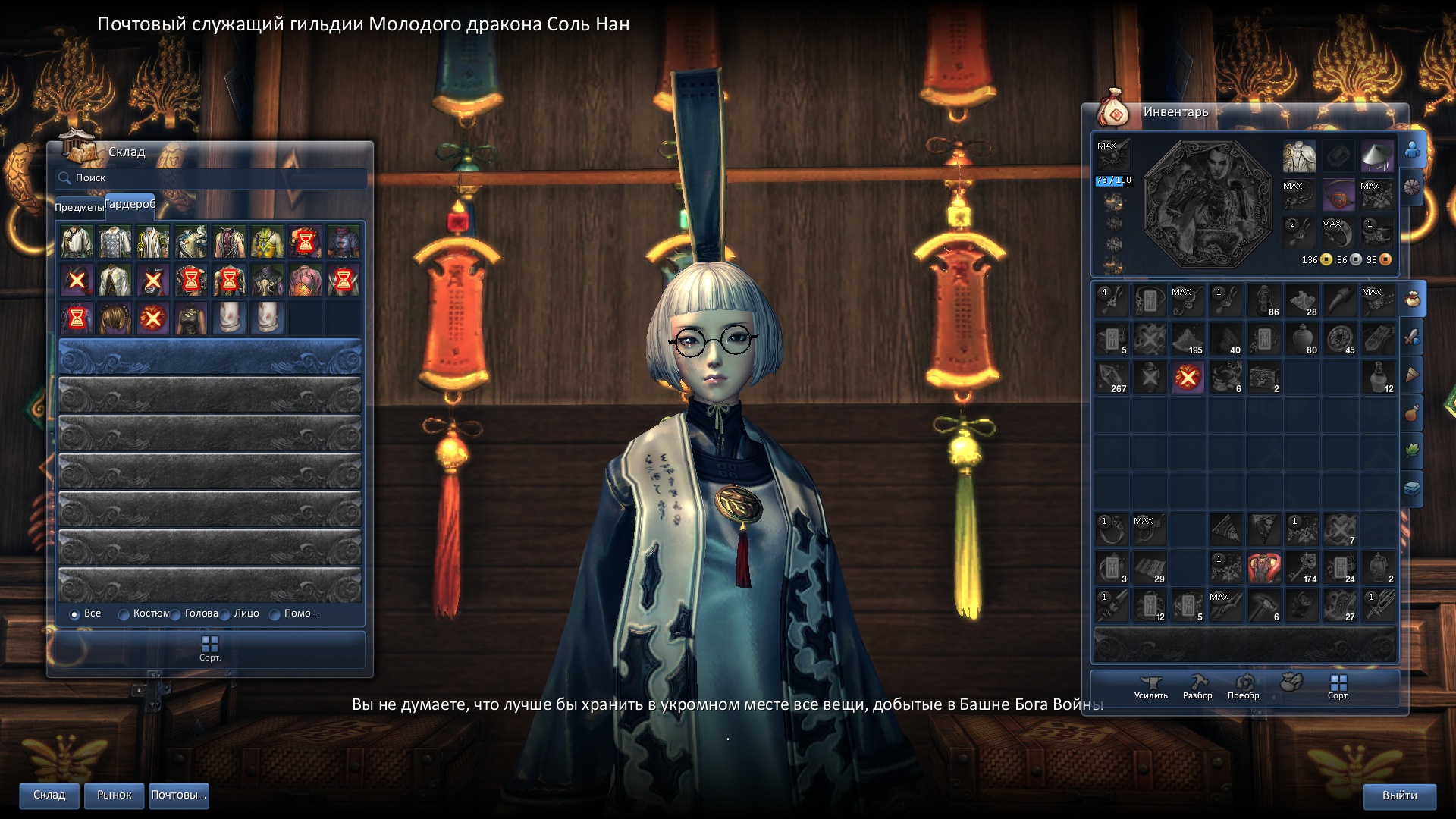Open the Рынок market button
Image resolution: width=1456 pixels, height=819 pixels.
[x=115, y=795]
